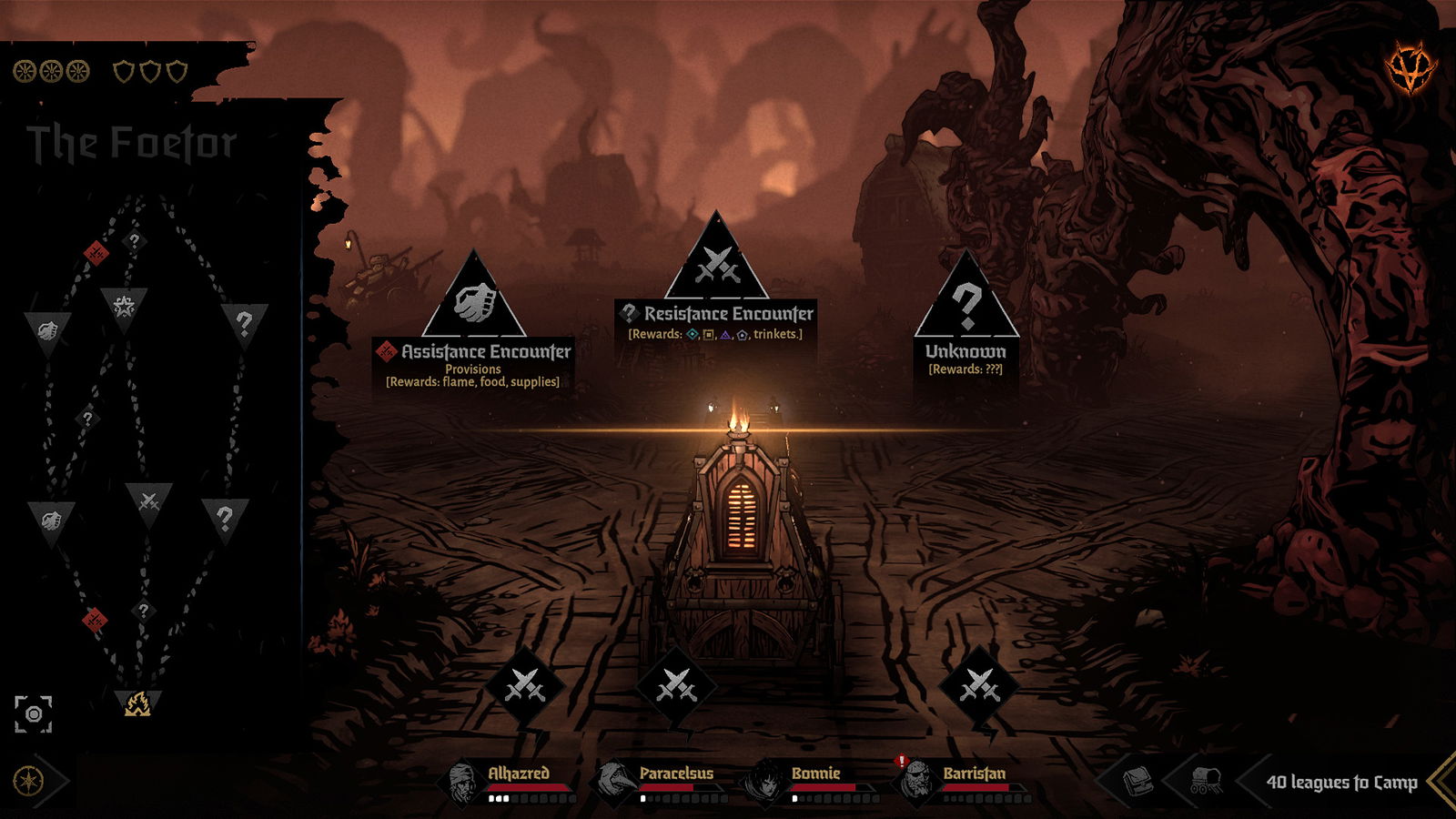This screenshot has height=819, width=1456.
Task: Click the gold double chevron at the far right
Action: tap(1442, 780)
